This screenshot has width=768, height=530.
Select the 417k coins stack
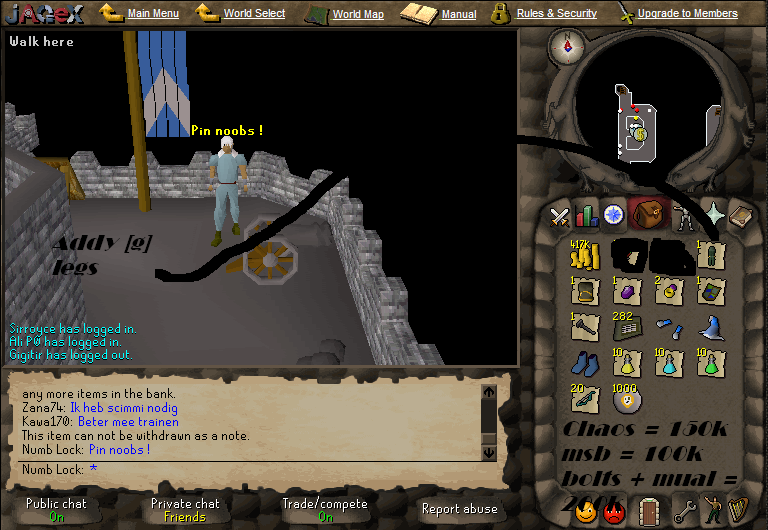[x=584, y=257]
